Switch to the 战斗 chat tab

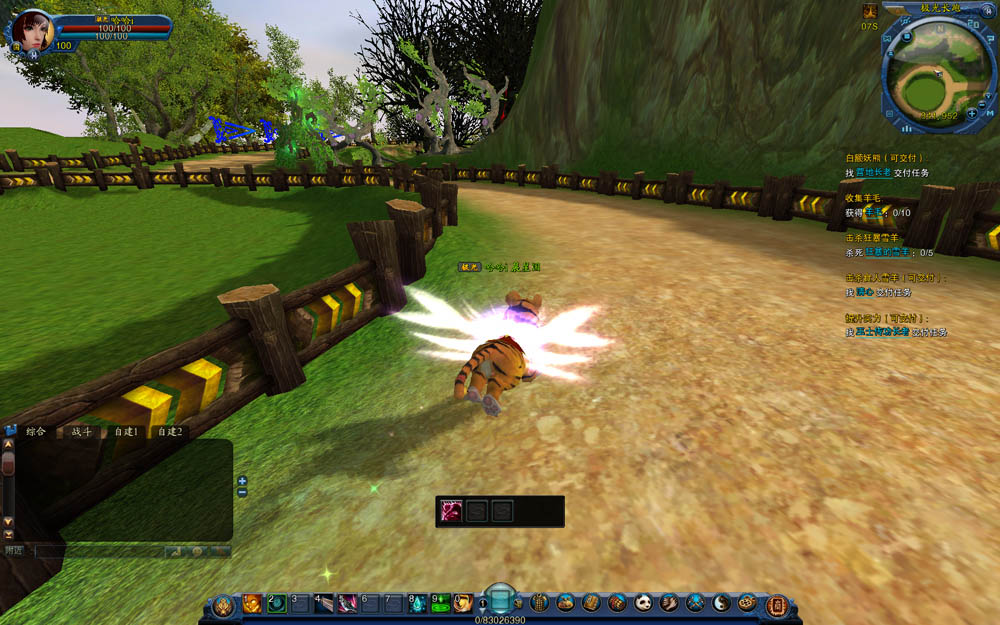coord(81,432)
